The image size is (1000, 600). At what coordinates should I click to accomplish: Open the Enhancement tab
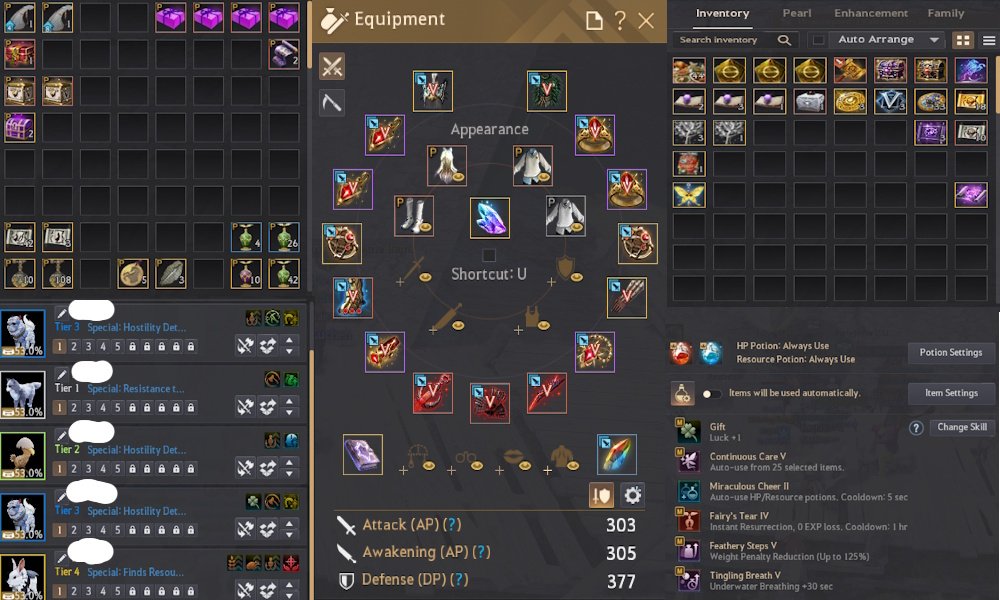coord(871,14)
